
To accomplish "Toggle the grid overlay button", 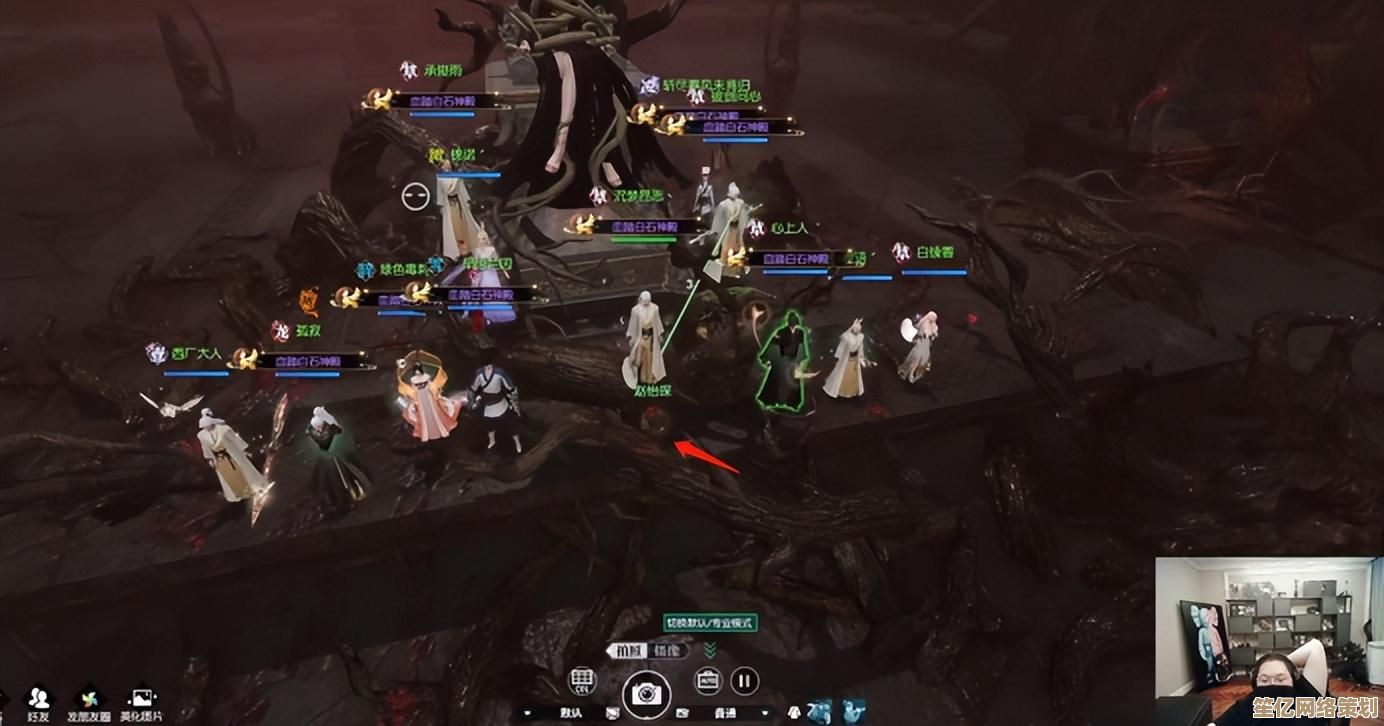I will 581,682.
